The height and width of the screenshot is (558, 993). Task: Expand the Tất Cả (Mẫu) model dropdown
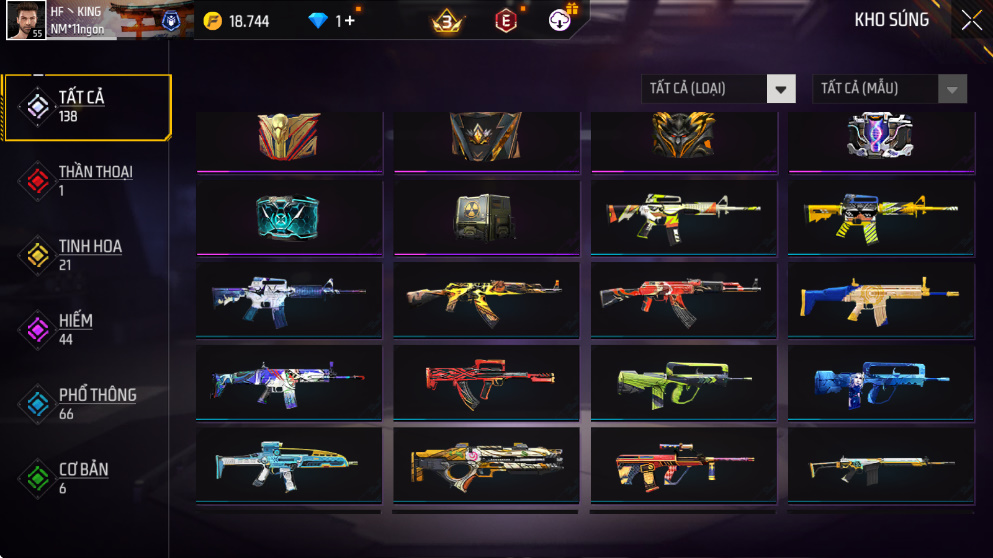[x=889, y=89]
